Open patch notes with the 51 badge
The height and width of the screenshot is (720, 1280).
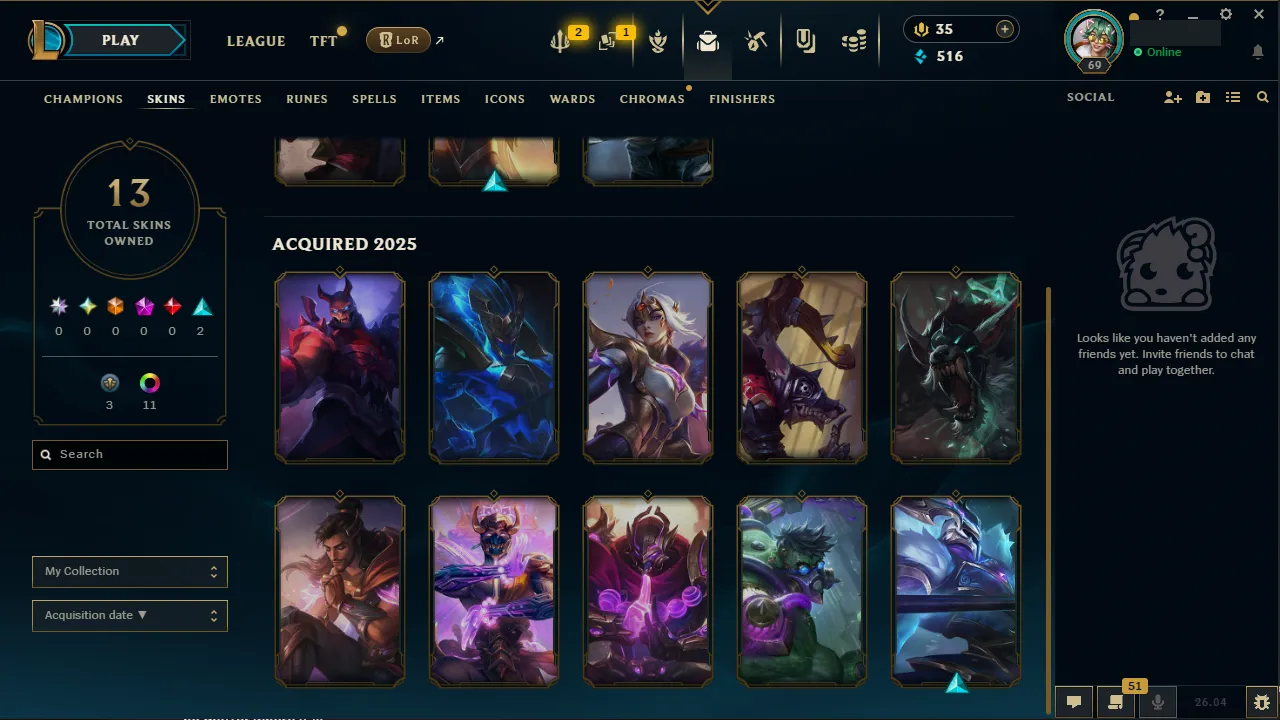[1115, 701]
